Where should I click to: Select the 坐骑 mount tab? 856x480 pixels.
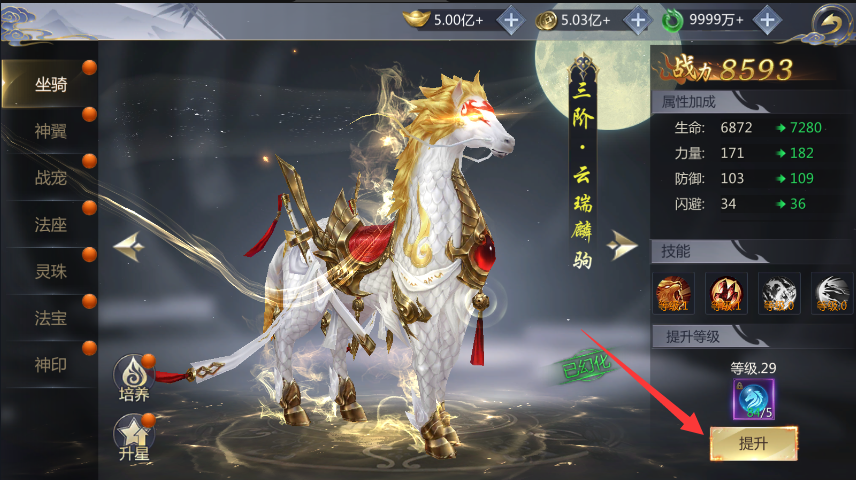[x=50, y=85]
